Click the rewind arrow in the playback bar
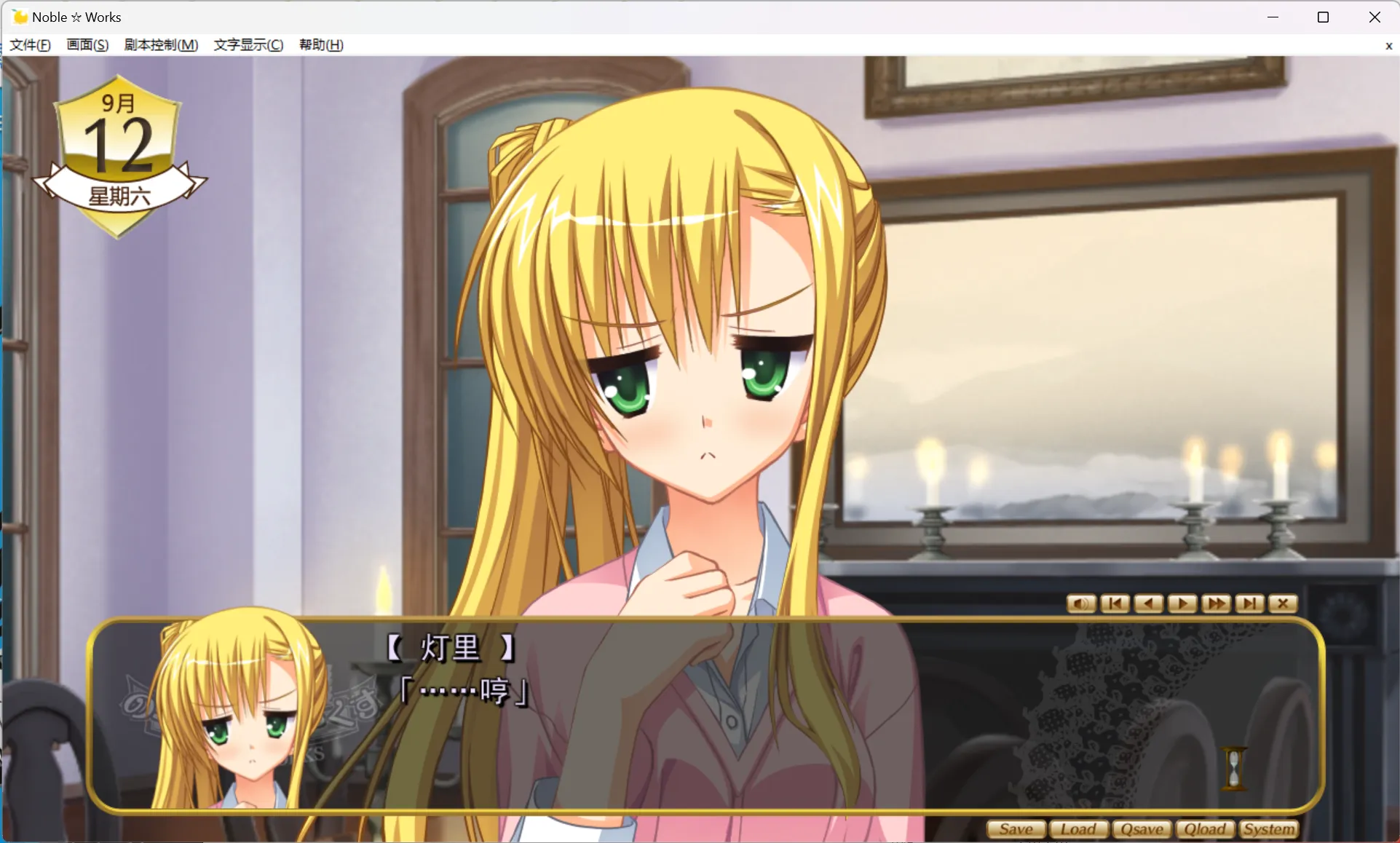Viewport: 1400px width, 843px height. coord(1148,604)
